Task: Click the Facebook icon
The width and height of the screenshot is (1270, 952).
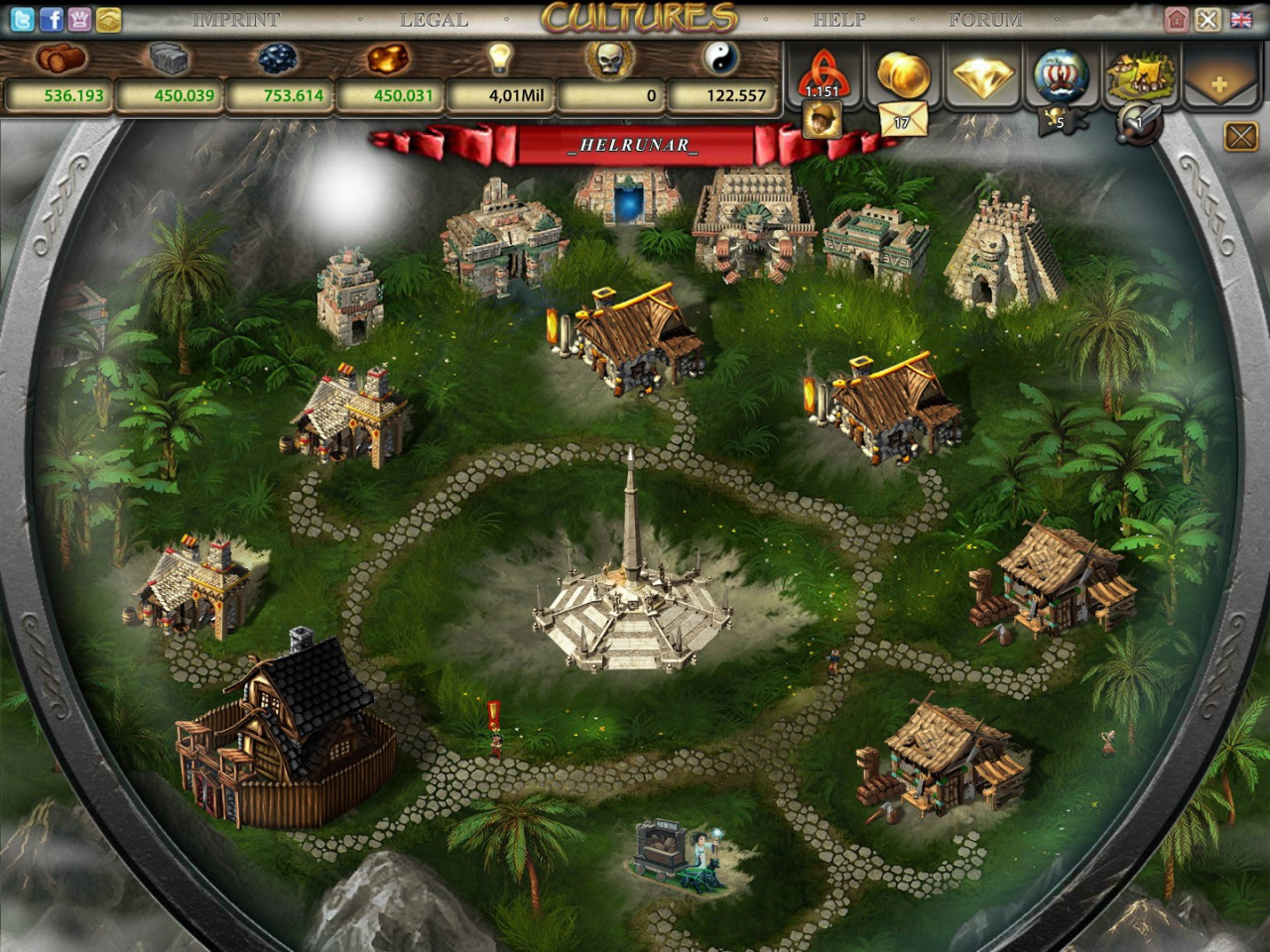Action: 51,19
